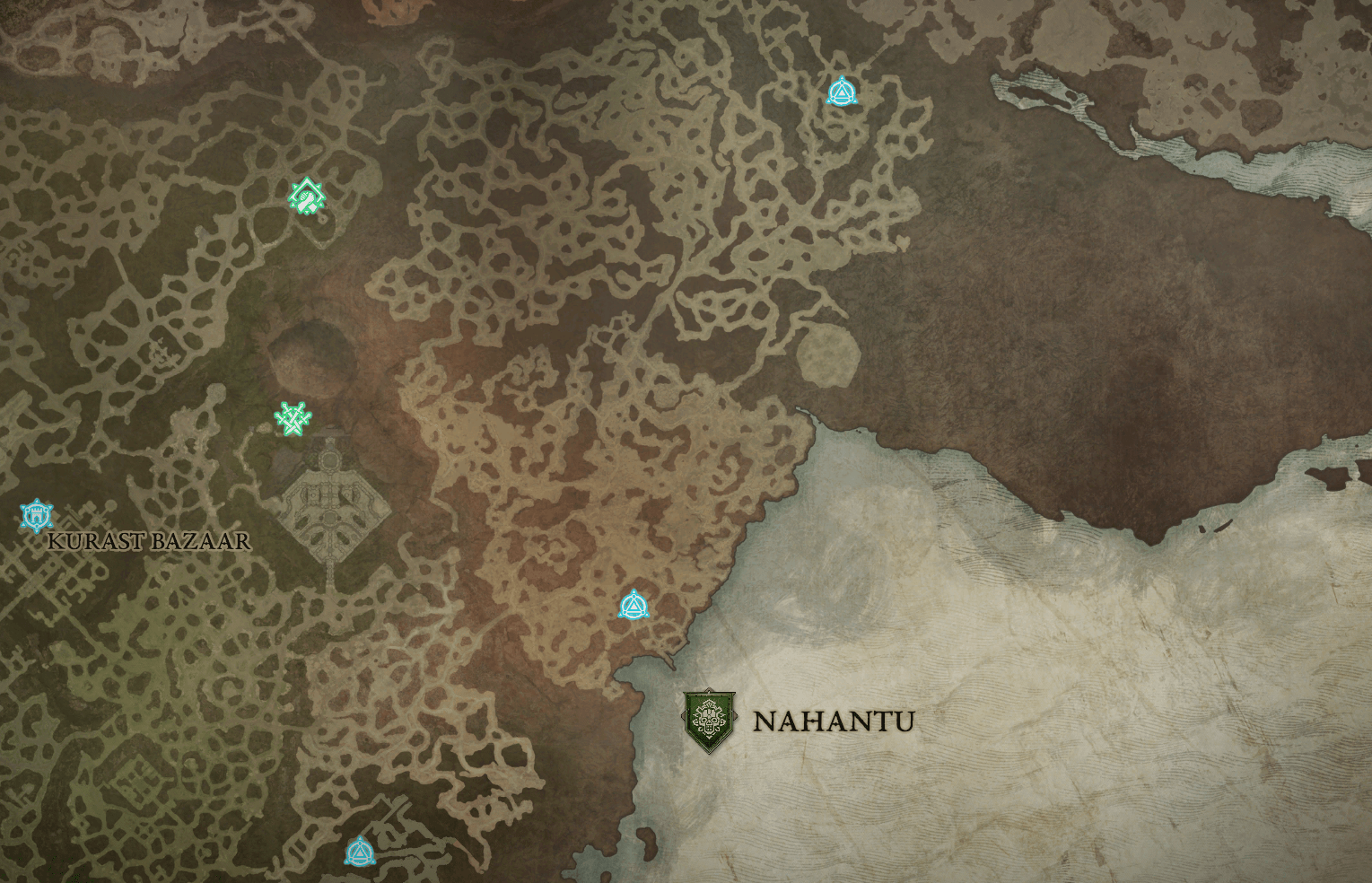Select the green fist and hammer marker

click(x=307, y=195)
